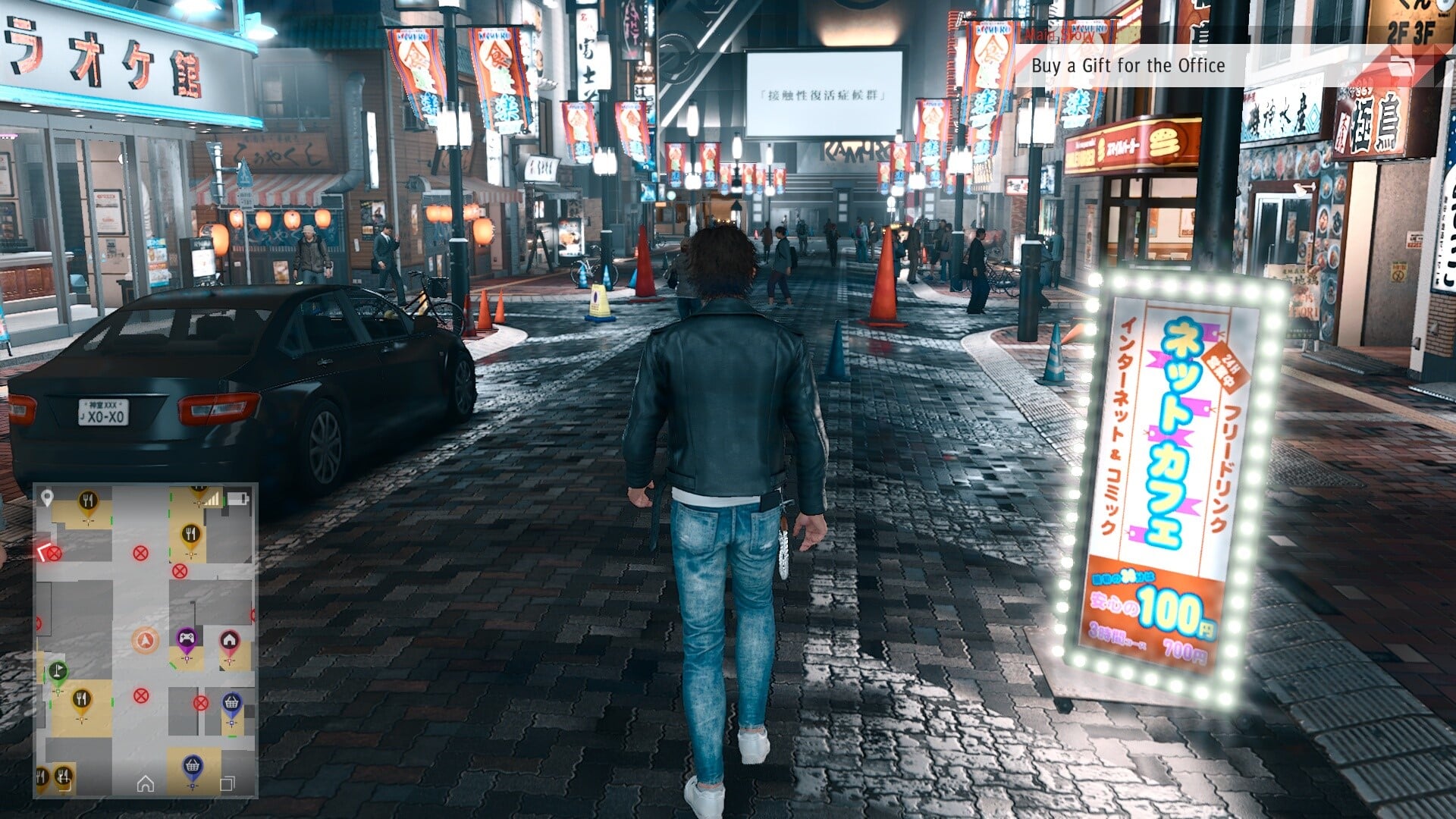The width and height of the screenshot is (1456, 819).
Task: Open the Buy a Gift for the Office objective
Action: point(1128,66)
